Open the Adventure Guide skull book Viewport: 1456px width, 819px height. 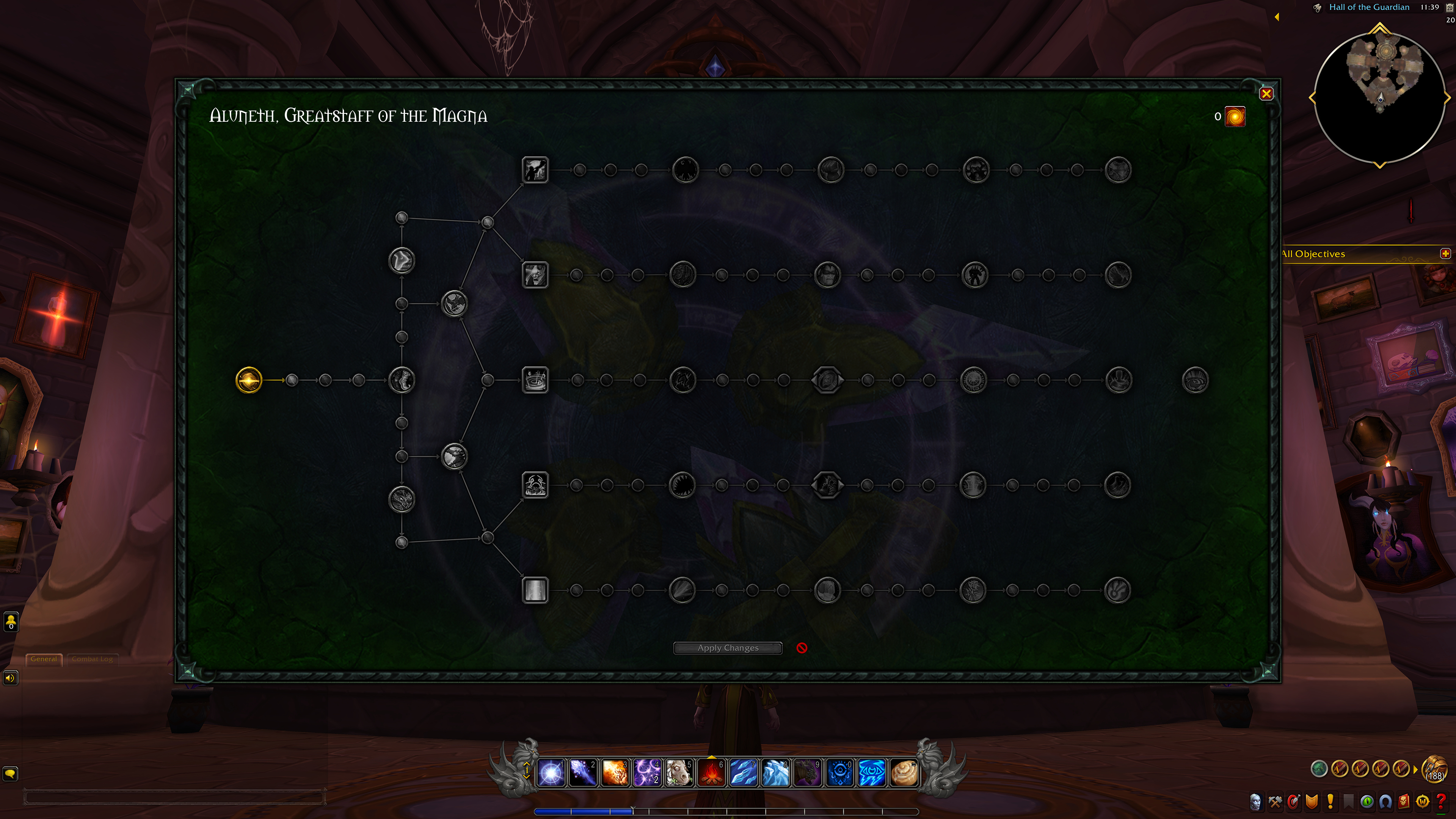click(1404, 802)
